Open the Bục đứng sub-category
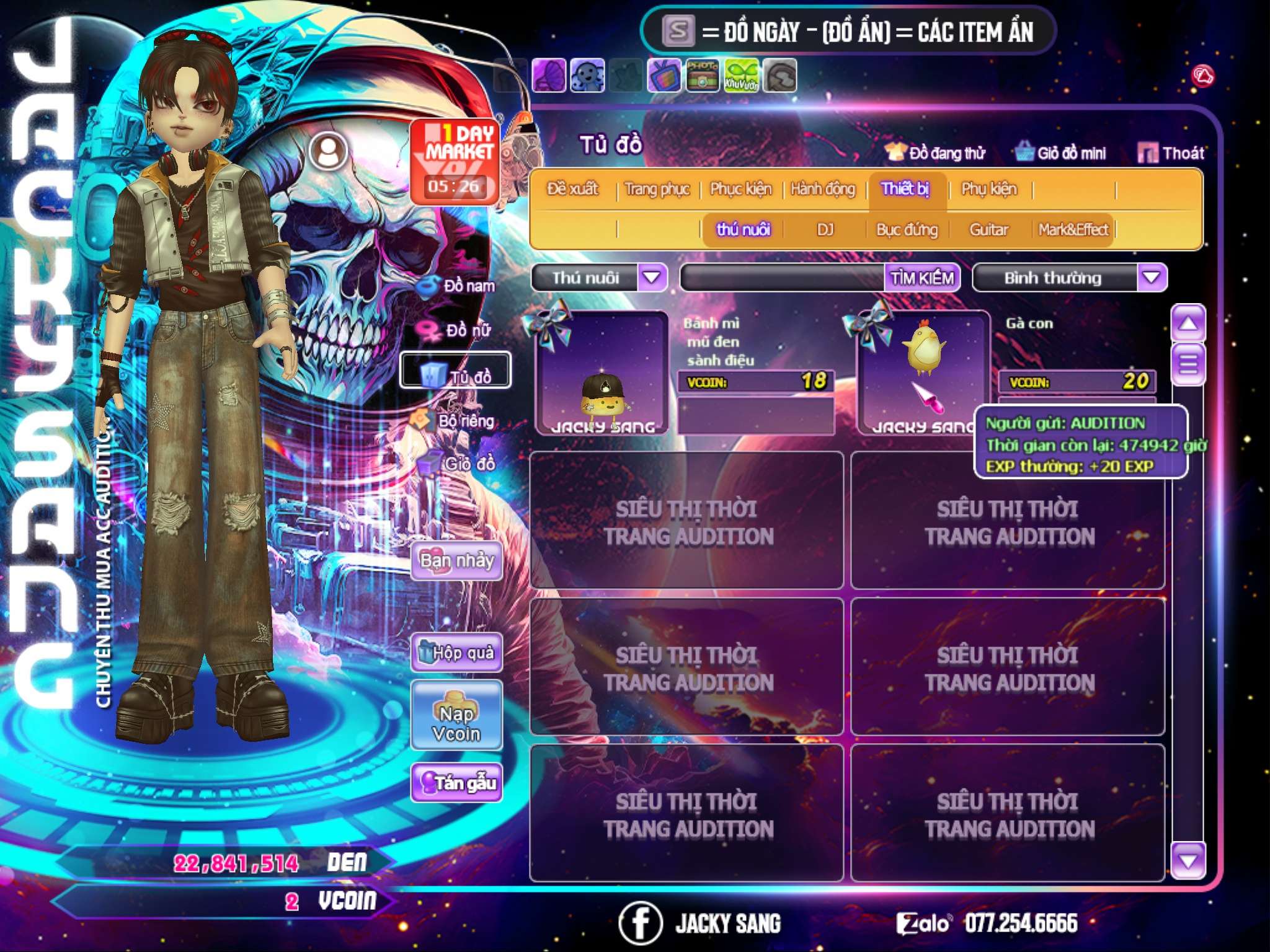The image size is (1270, 952). pyautogui.click(x=907, y=230)
